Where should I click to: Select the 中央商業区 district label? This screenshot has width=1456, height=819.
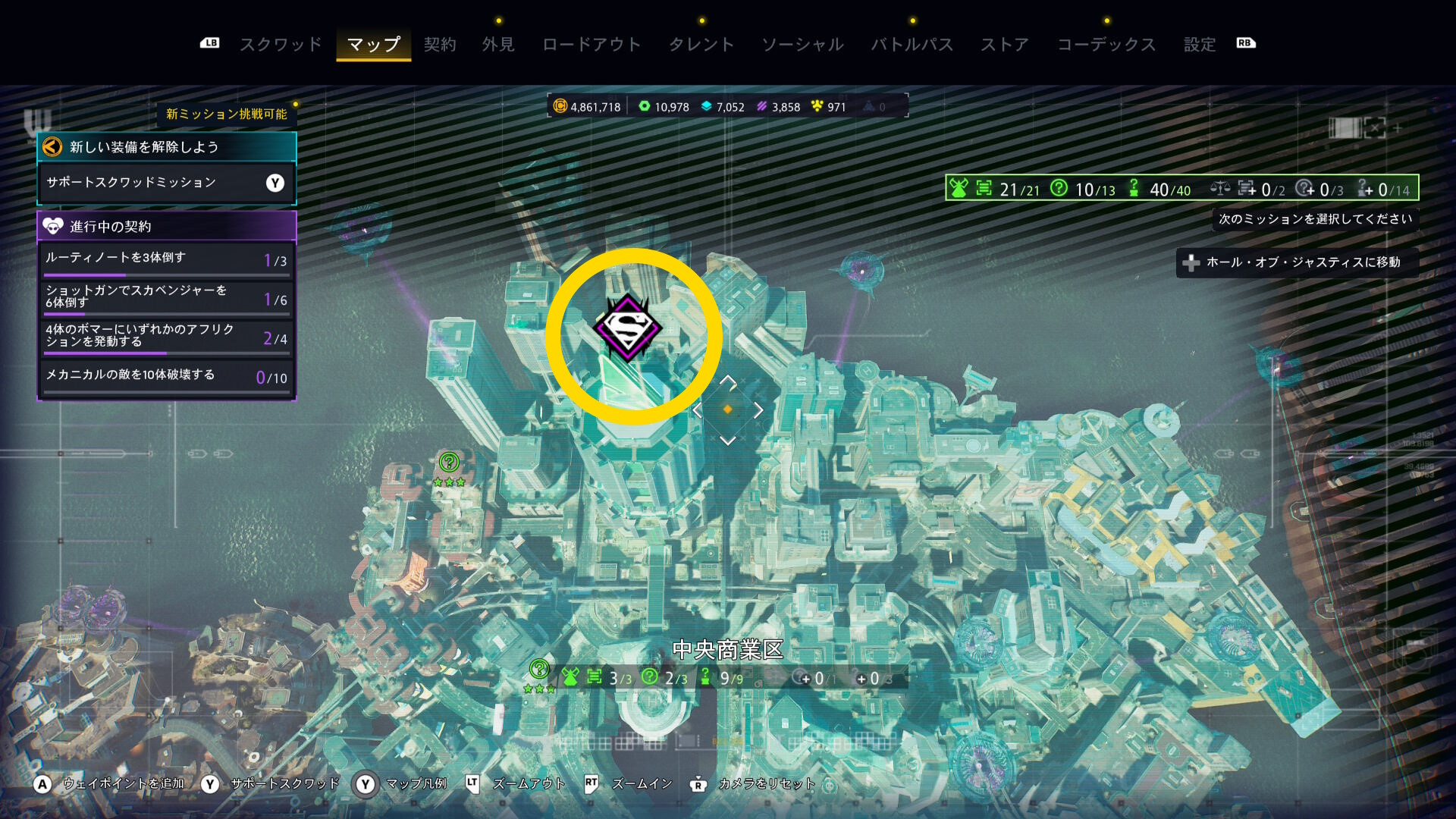pos(727,650)
